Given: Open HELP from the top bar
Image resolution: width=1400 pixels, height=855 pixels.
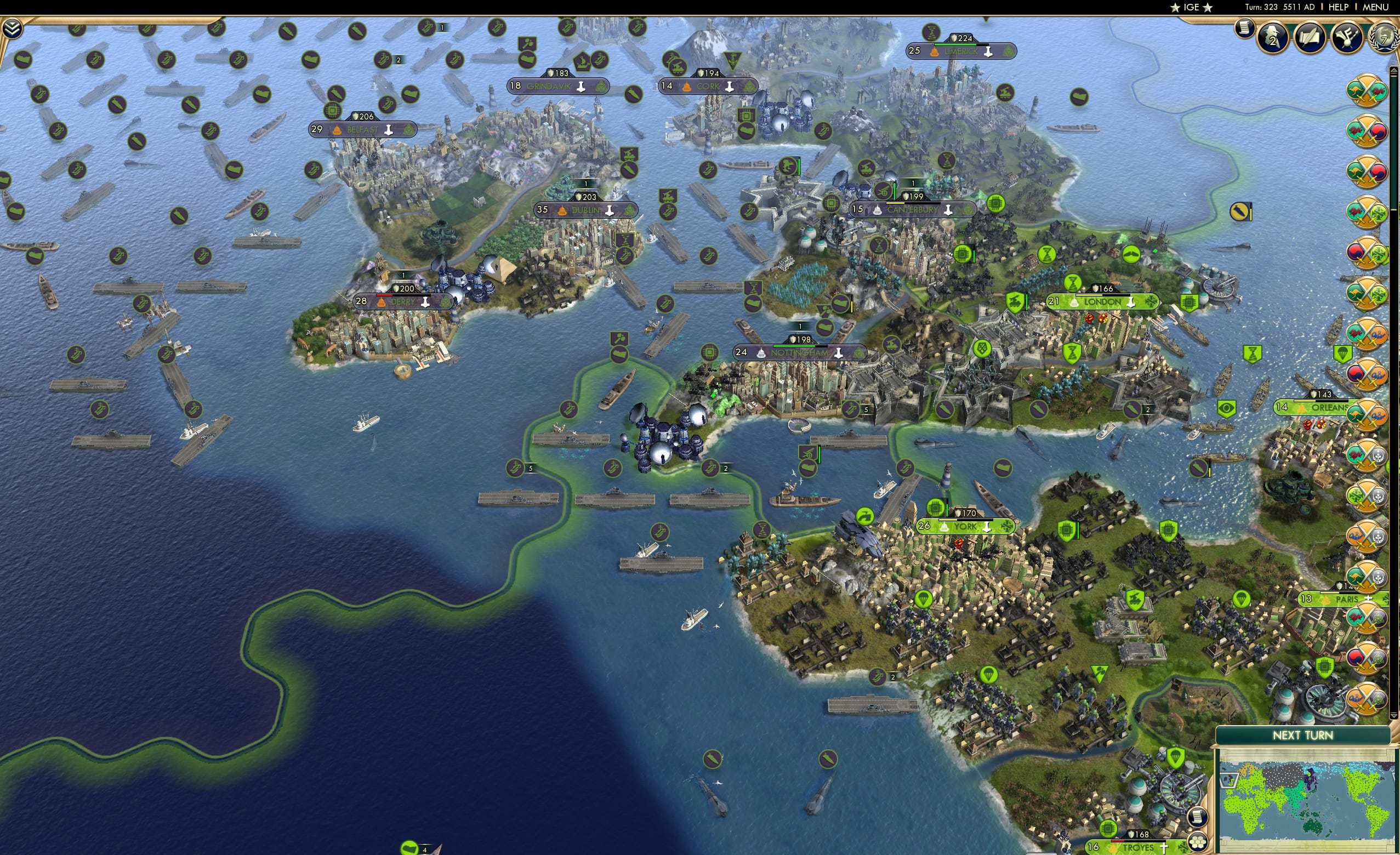Looking at the screenshot, I should [x=1338, y=7].
